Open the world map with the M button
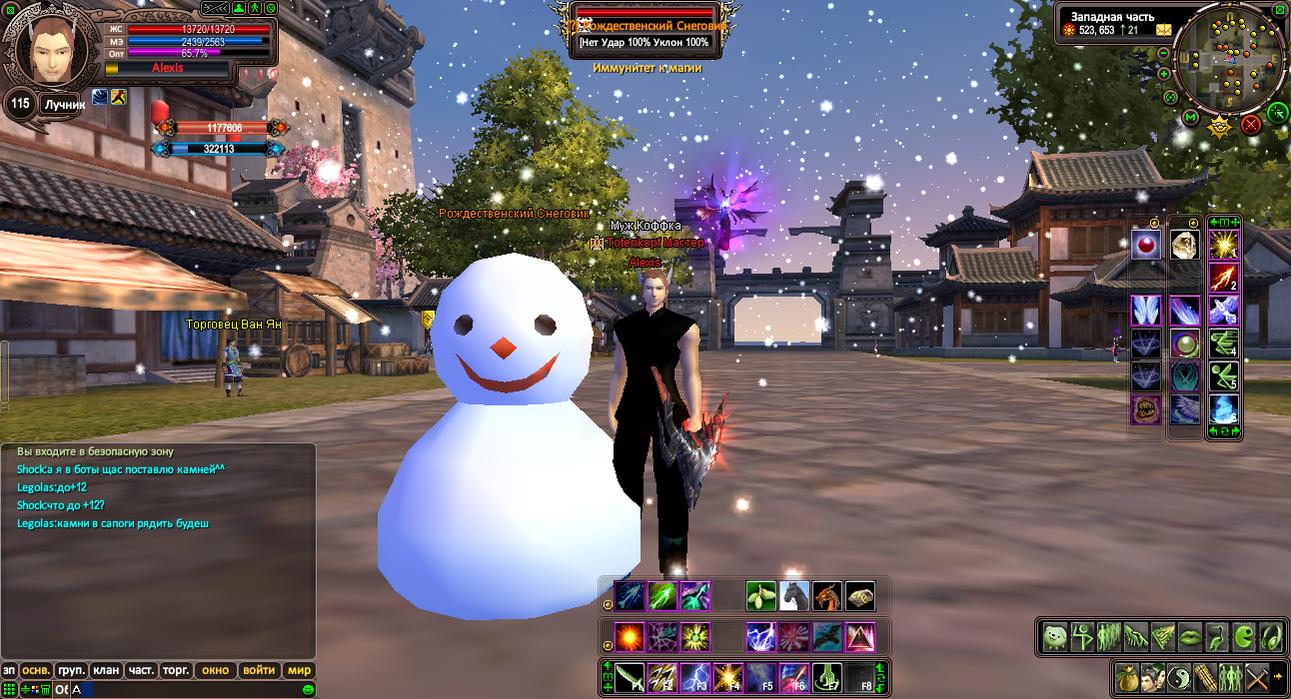1291x699 pixels. click(x=1191, y=118)
